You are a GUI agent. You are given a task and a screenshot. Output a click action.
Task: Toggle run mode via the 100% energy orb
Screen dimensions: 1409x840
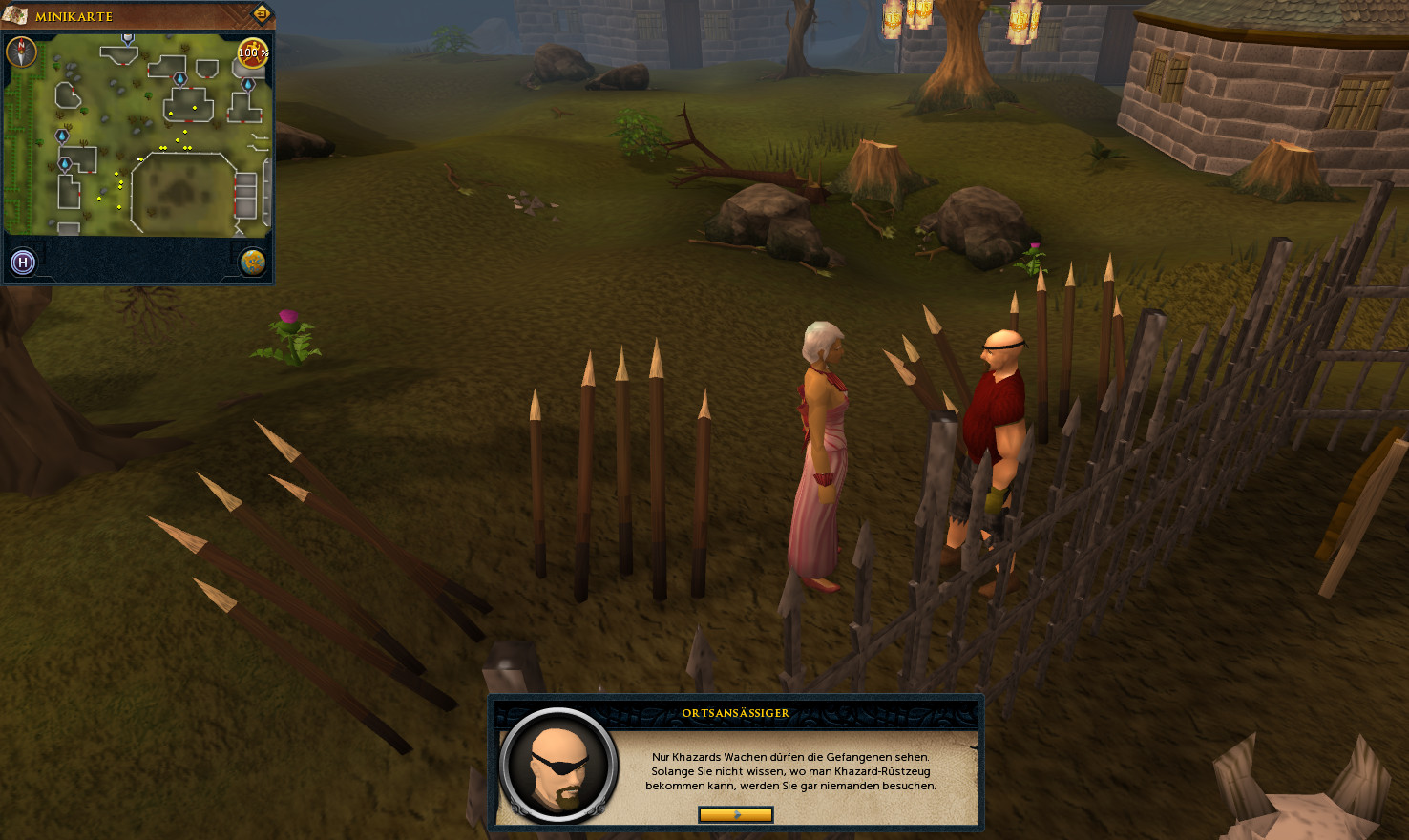point(252,52)
